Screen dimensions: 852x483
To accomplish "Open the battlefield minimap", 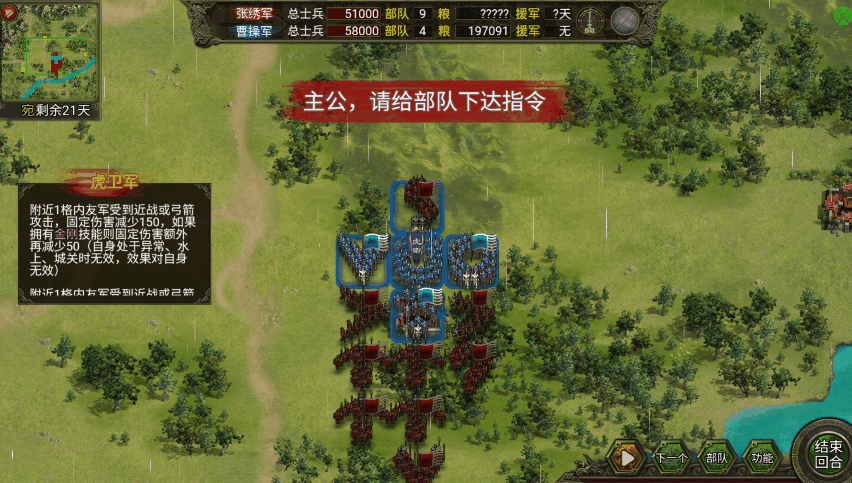I will pos(50,52).
